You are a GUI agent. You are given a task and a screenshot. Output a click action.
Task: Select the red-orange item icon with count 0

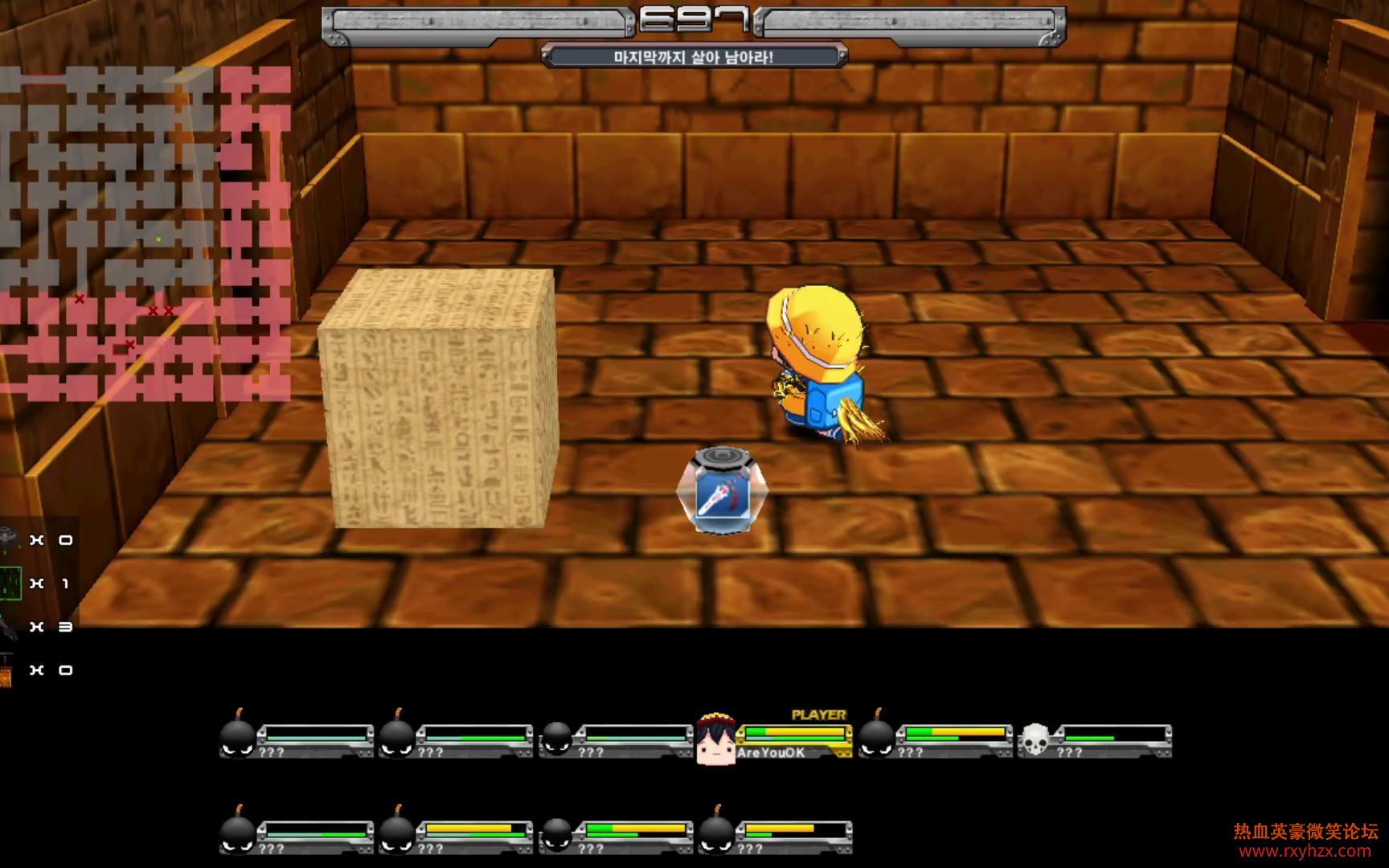6,671
